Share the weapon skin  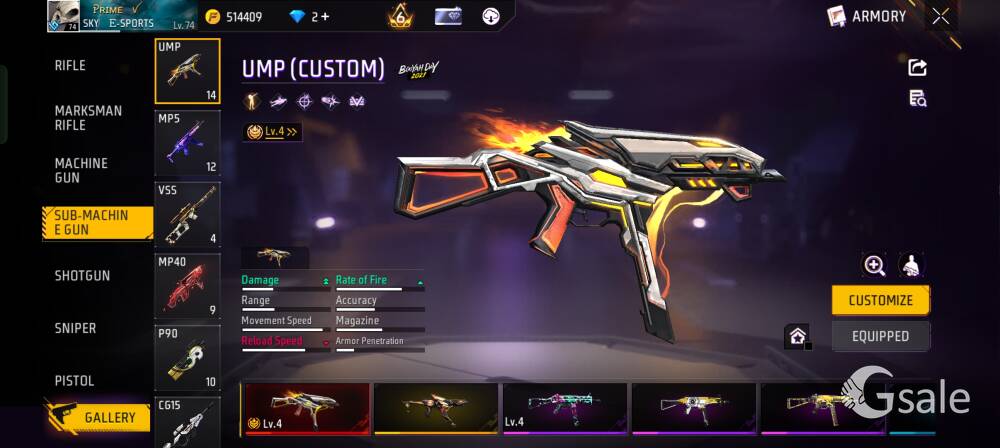(917, 67)
